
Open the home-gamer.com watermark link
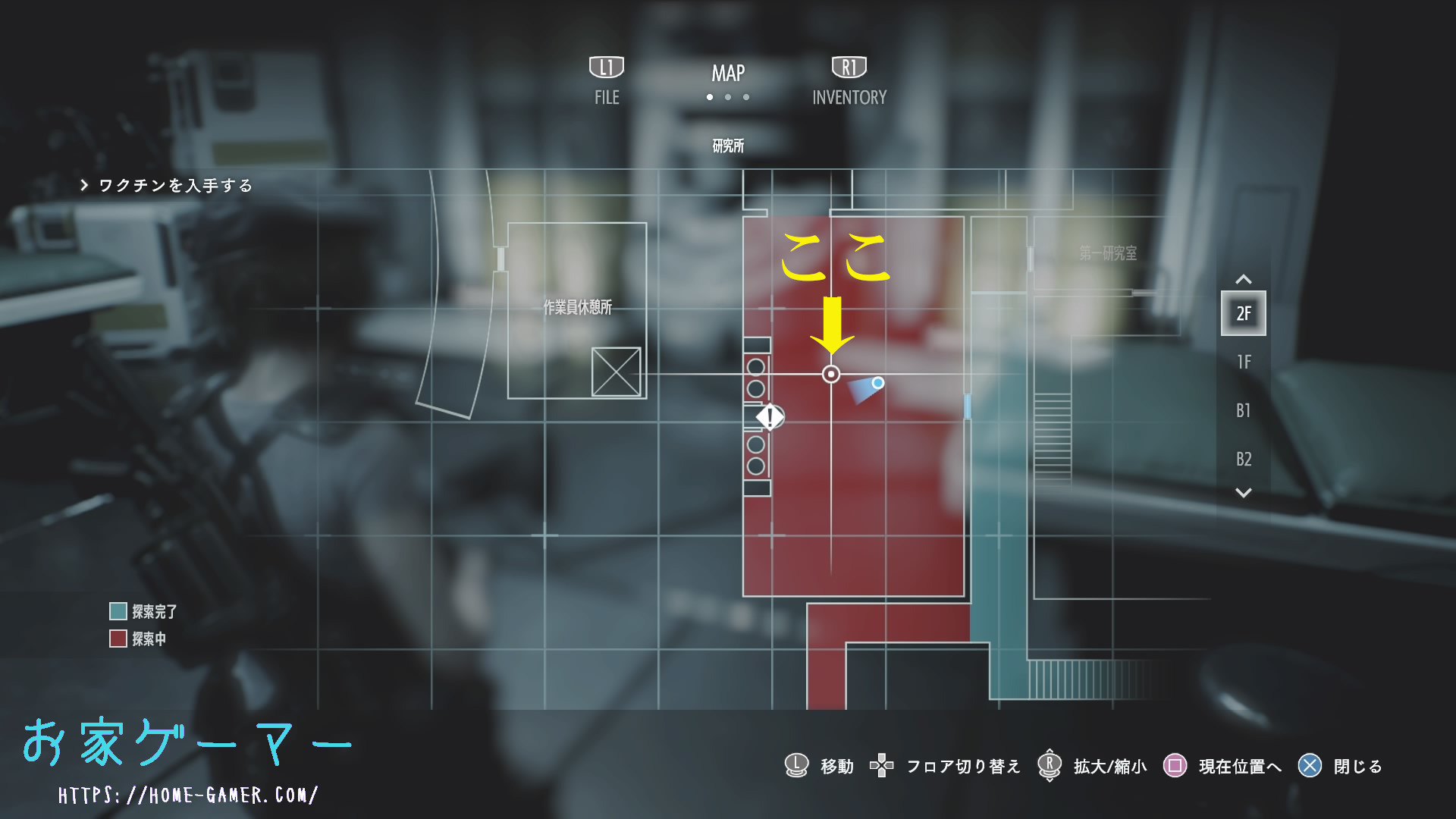click(x=188, y=795)
